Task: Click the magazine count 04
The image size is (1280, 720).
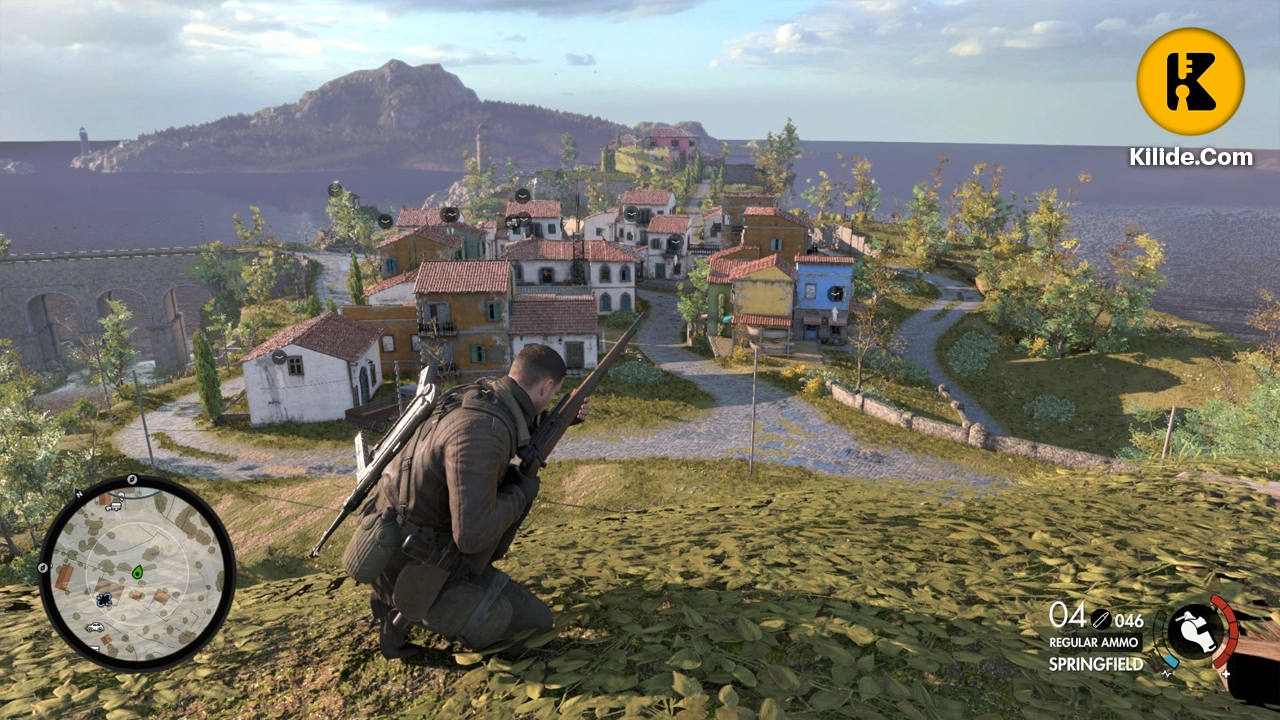Action: (x=1068, y=616)
